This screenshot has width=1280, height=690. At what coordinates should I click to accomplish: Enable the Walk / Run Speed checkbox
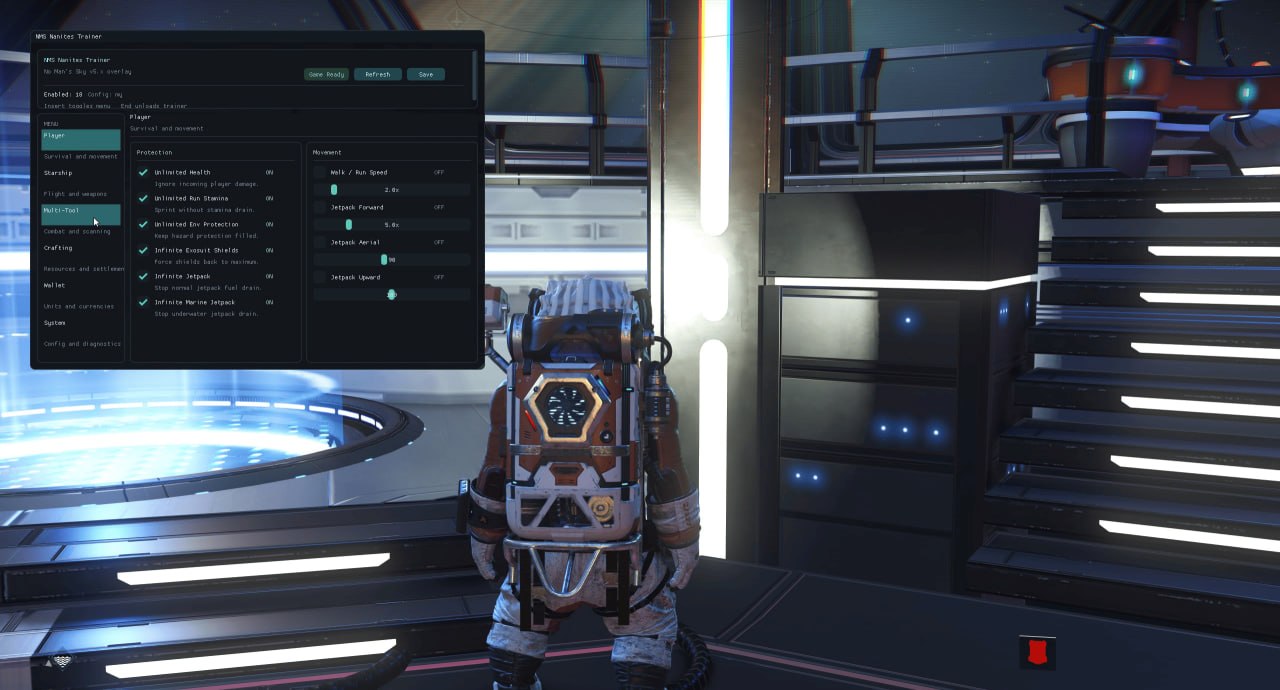click(x=320, y=172)
